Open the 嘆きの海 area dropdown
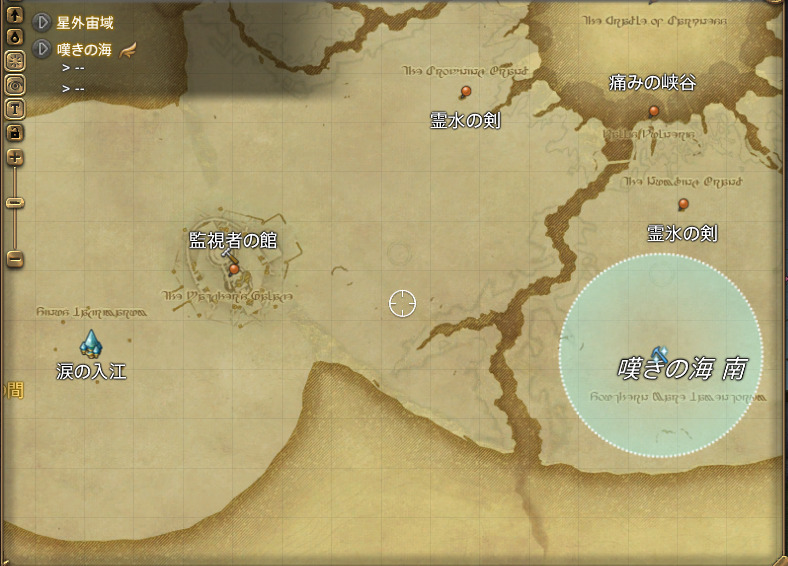 pyautogui.click(x=43, y=48)
